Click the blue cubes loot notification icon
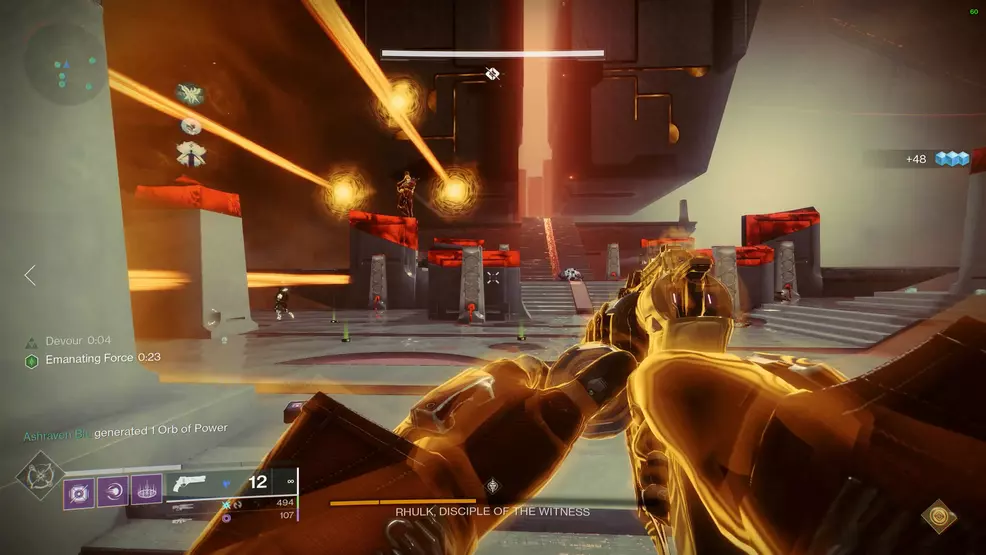986x555 pixels. (953, 159)
